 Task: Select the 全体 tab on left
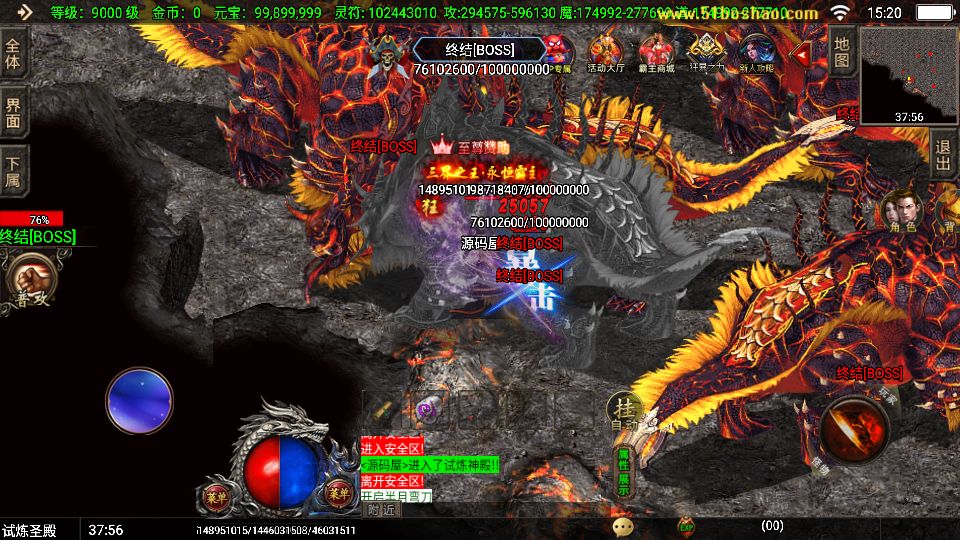click(x=14, y=53)
